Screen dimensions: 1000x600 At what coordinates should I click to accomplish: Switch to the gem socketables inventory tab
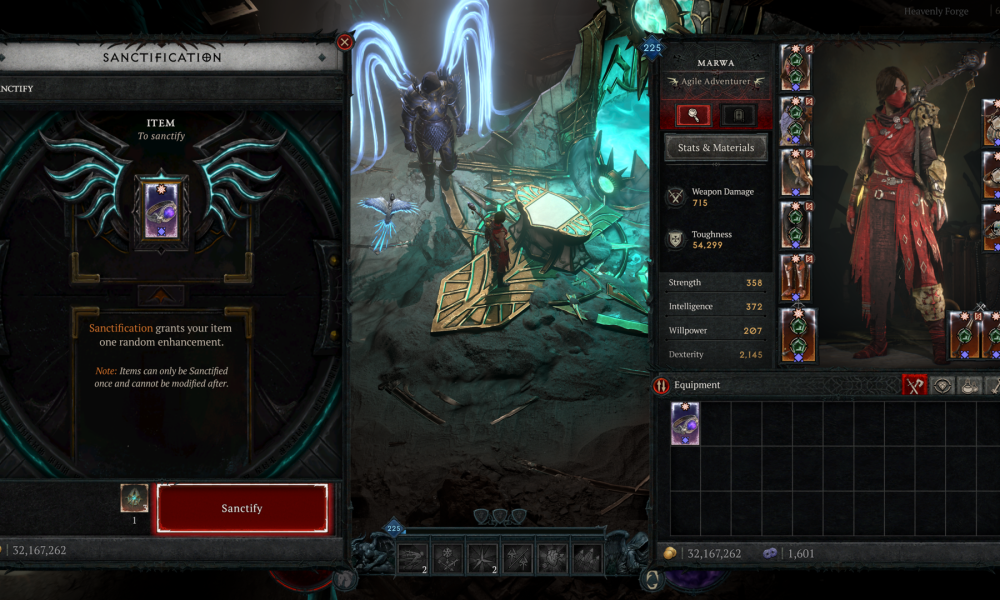point(942,385)
